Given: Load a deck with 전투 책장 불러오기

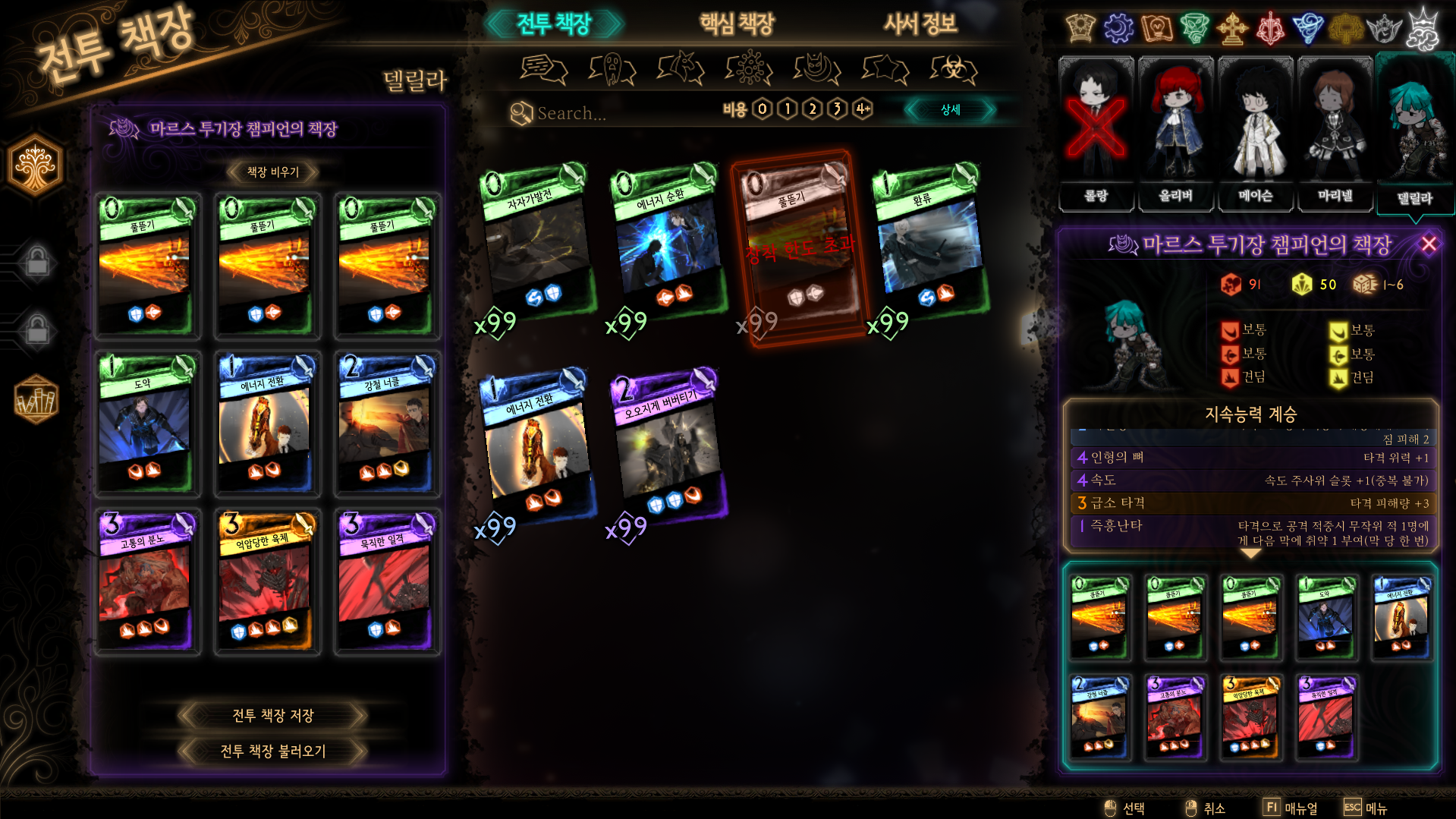Looking at the screenshot, I should tap(272, 751).
